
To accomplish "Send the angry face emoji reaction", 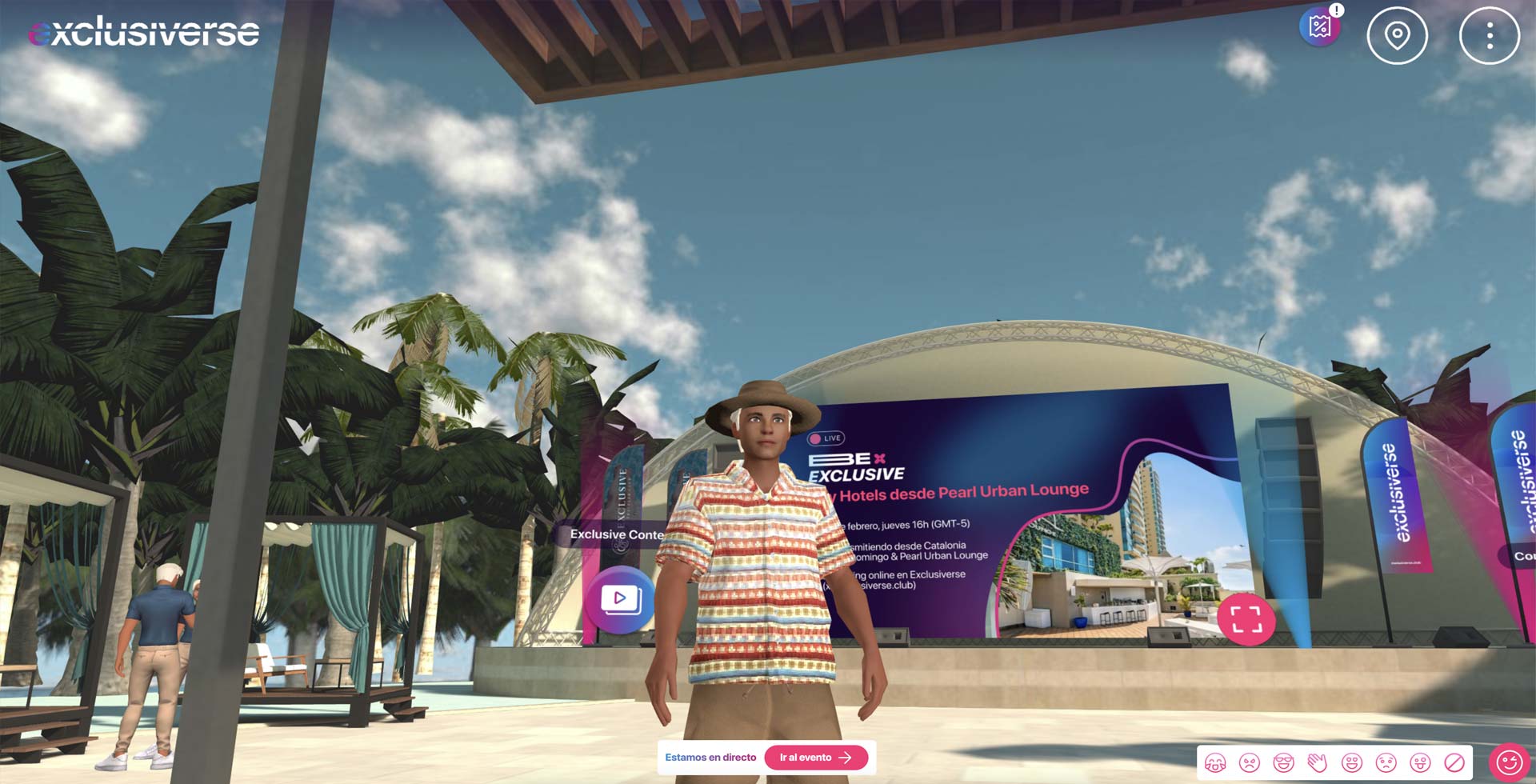I will (x=1249, y=763).
